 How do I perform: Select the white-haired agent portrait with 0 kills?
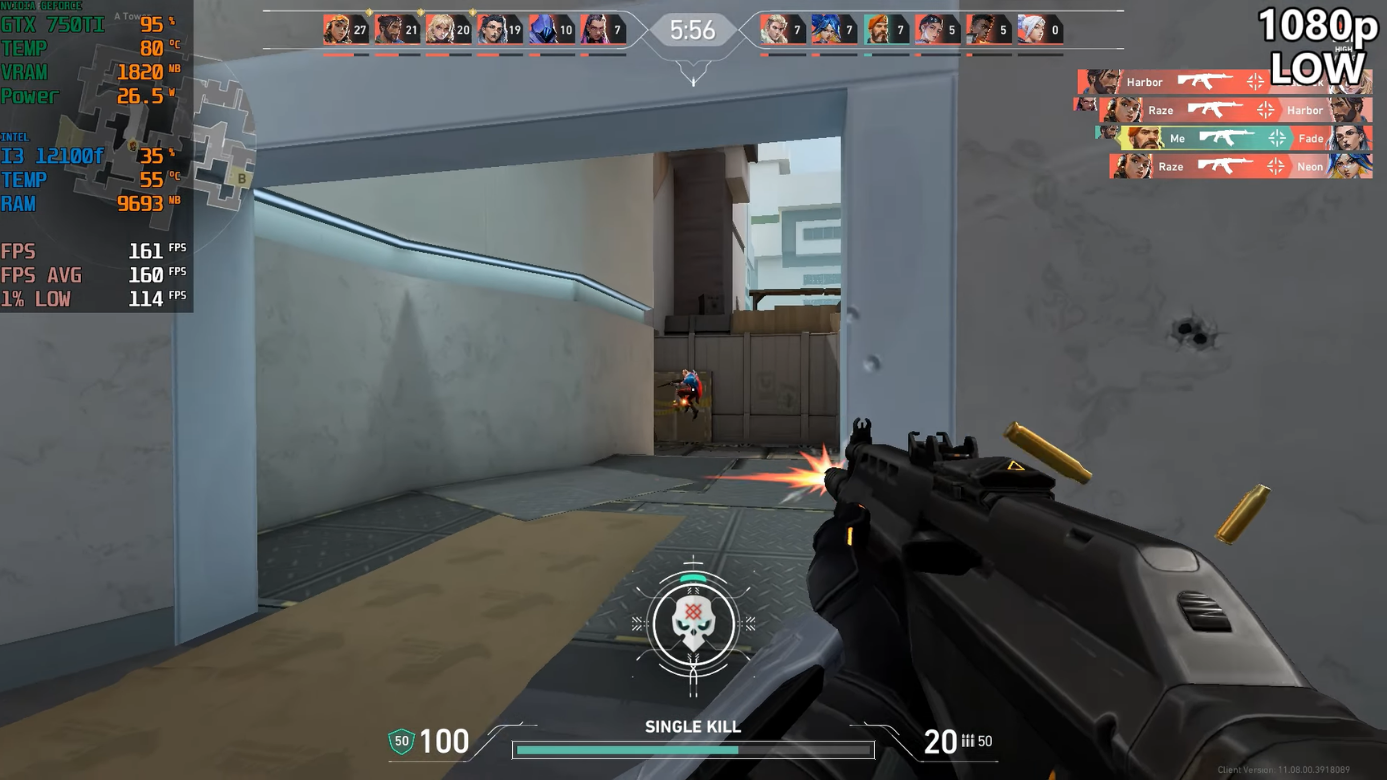pyautogui.click(x=1032, y=29)
